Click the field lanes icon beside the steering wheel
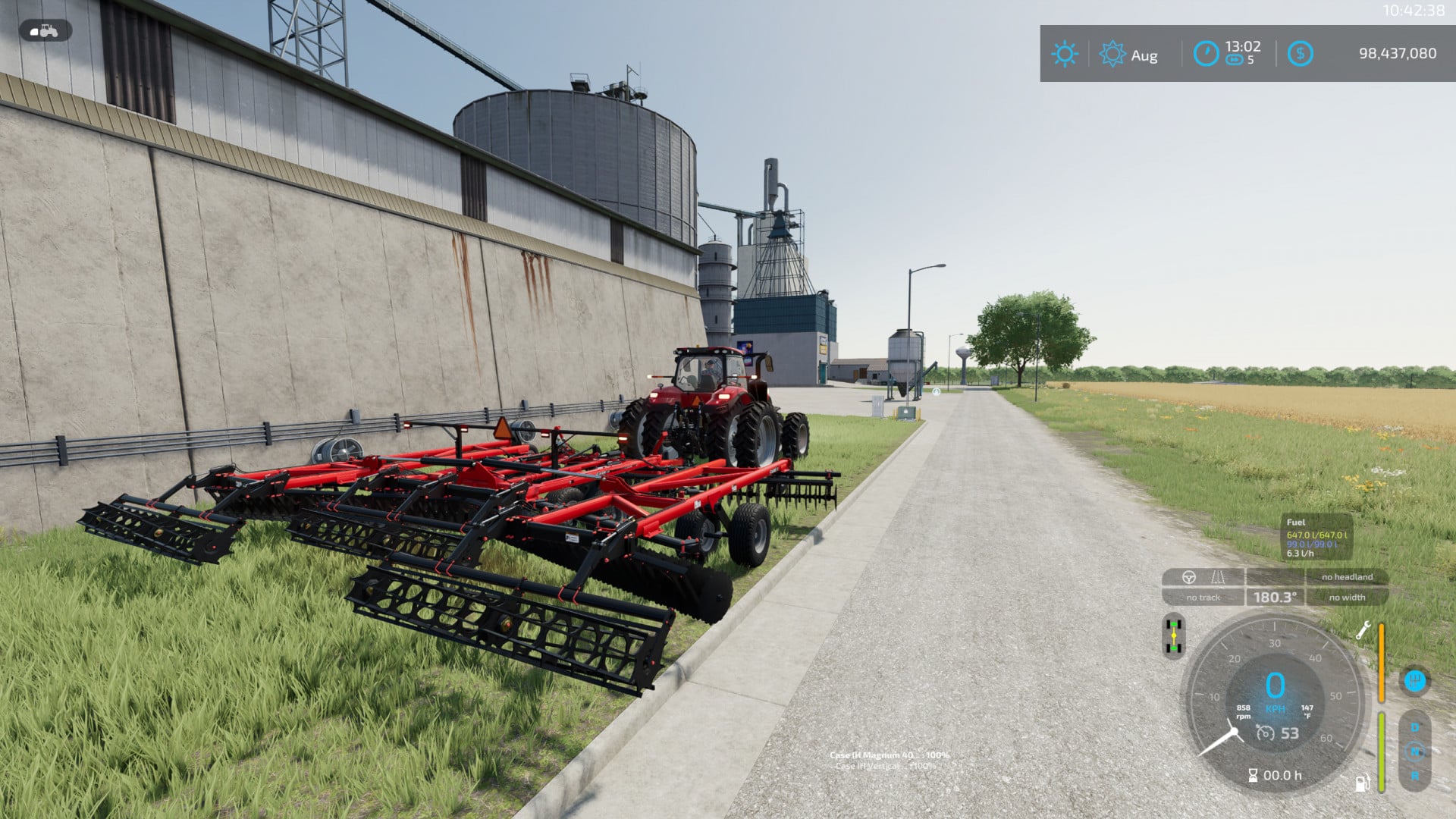 (x=1218, y=578)
